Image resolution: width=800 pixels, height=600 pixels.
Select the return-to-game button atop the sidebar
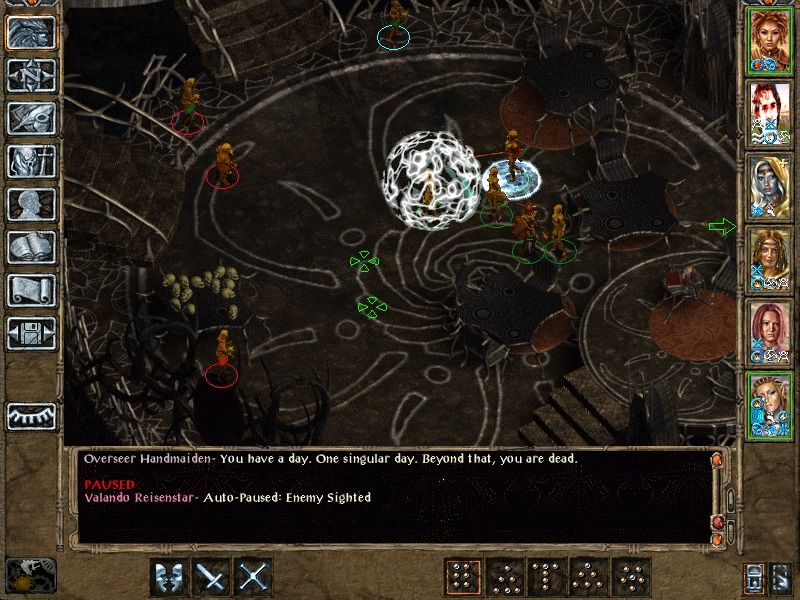(x=31, y=32)
